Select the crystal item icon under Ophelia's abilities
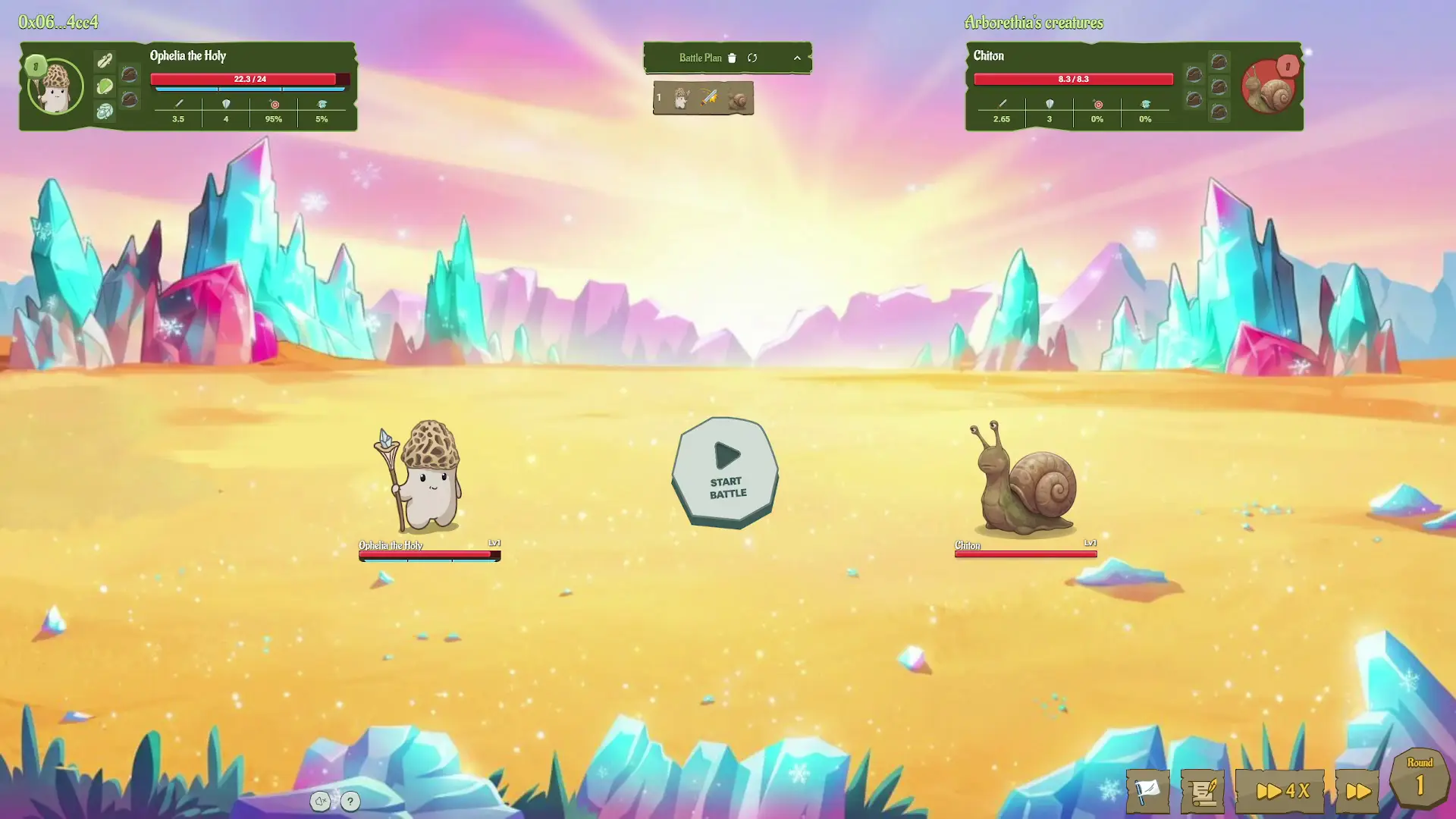This screenshot has width=1456, height=819. click(x=105, y=111)
